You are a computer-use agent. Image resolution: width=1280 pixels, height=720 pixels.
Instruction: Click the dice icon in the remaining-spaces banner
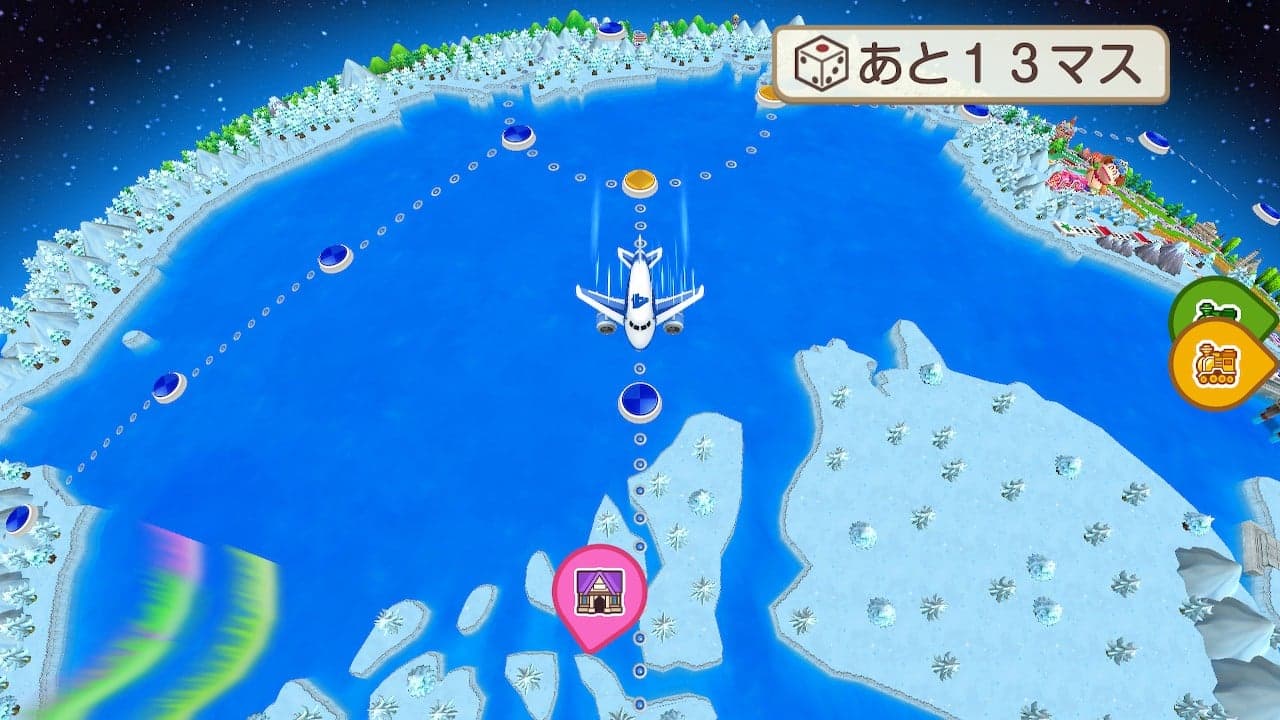(822, 62)
